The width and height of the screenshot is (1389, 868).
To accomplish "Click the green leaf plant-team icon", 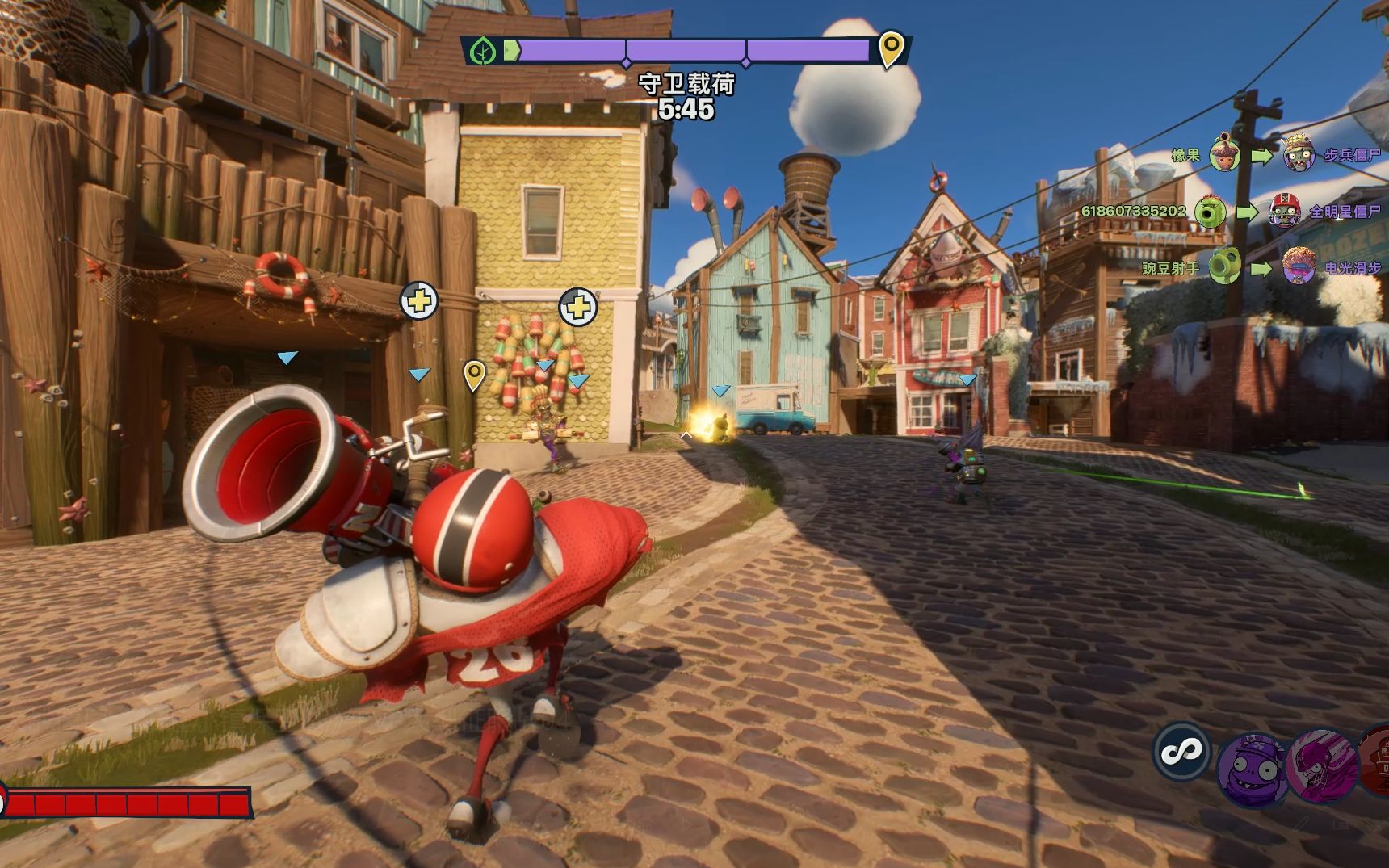I will 483,51.
